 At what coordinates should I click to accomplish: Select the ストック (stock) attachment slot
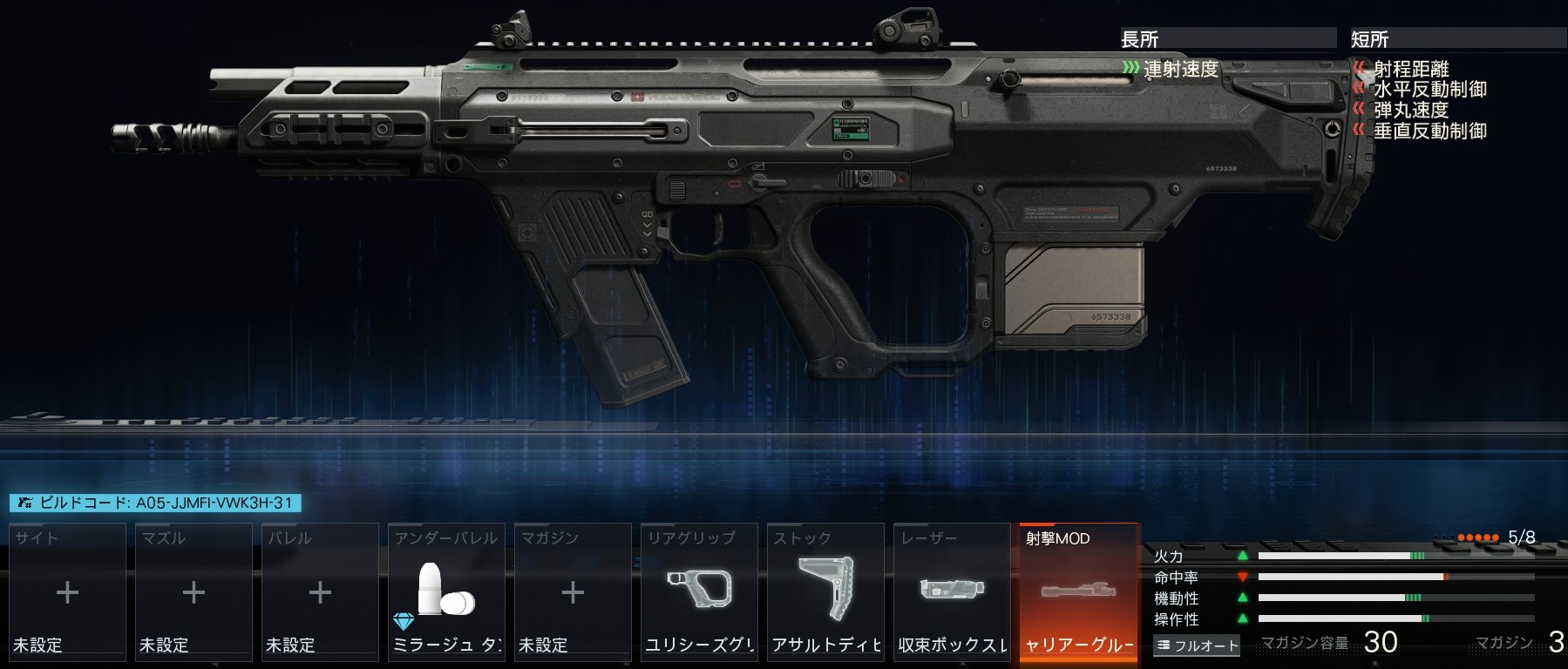click(825, 591)
